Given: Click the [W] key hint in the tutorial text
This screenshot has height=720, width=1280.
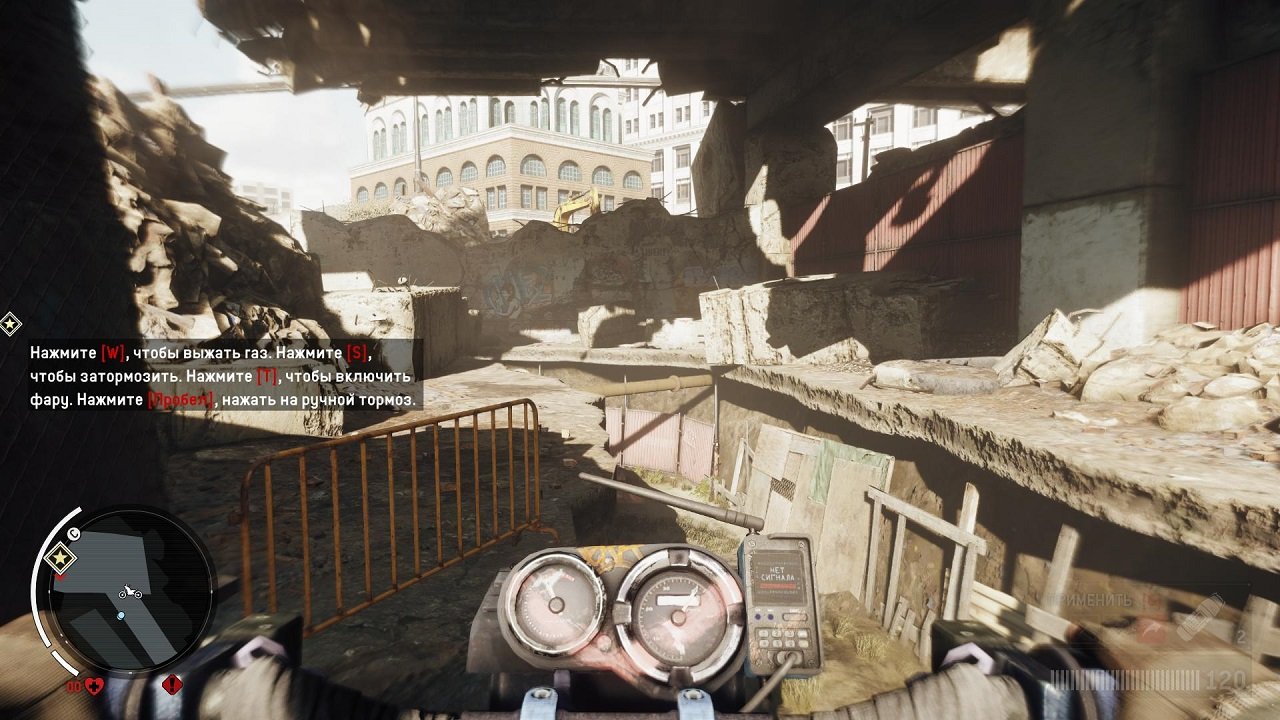Looking at the screenshot, I should pos(110,351).
